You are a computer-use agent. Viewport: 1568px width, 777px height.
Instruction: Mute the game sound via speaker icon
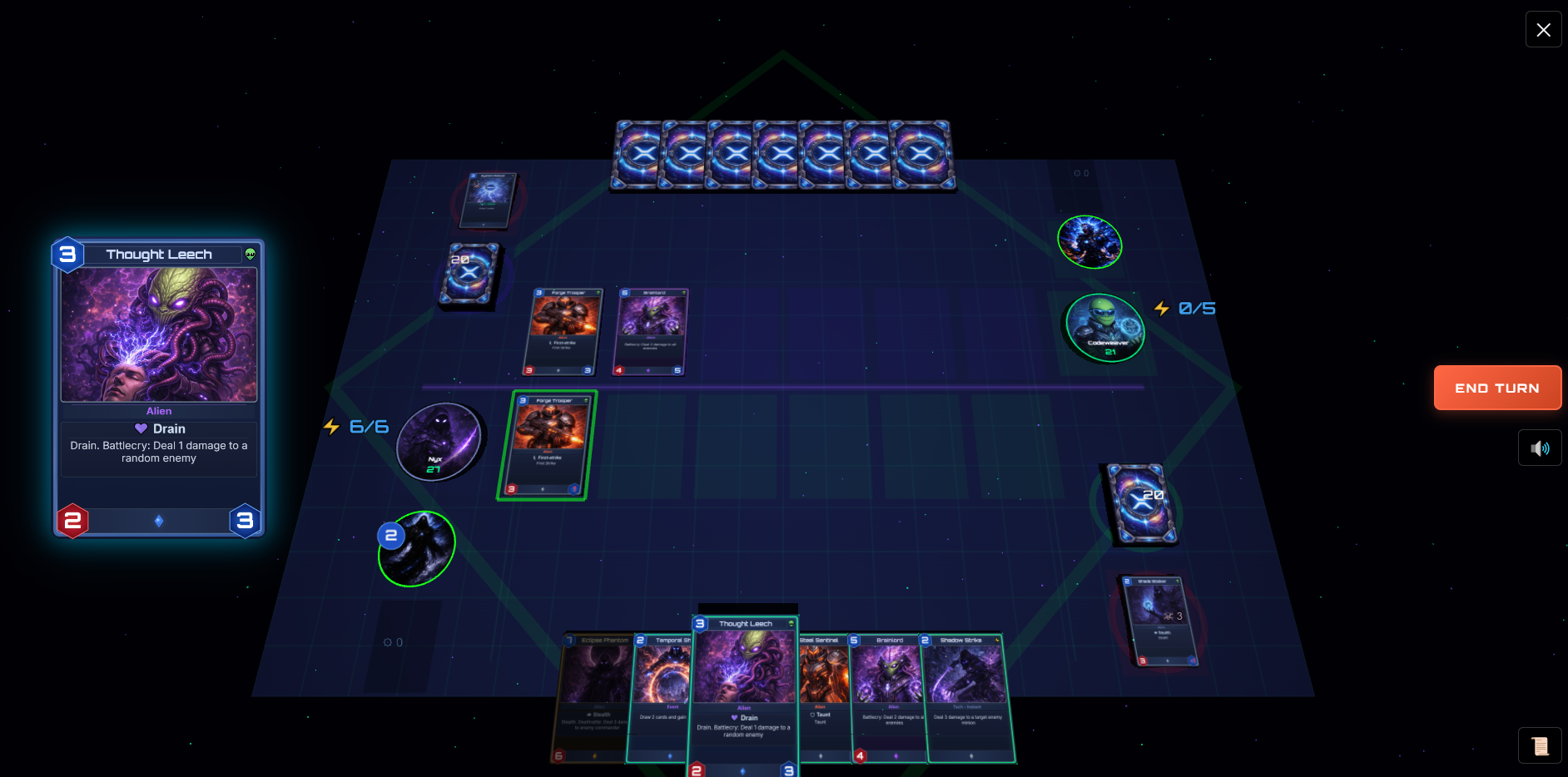(1540, 448)
